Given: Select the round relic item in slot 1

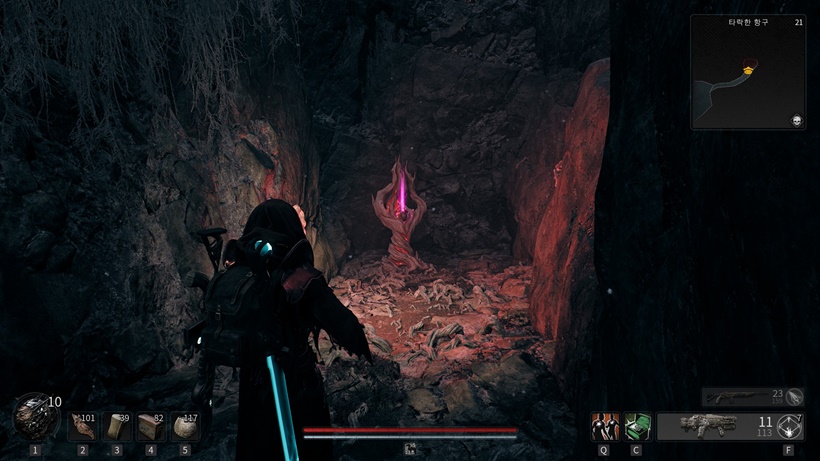Looking at the screenshot, I should point(34,417).
